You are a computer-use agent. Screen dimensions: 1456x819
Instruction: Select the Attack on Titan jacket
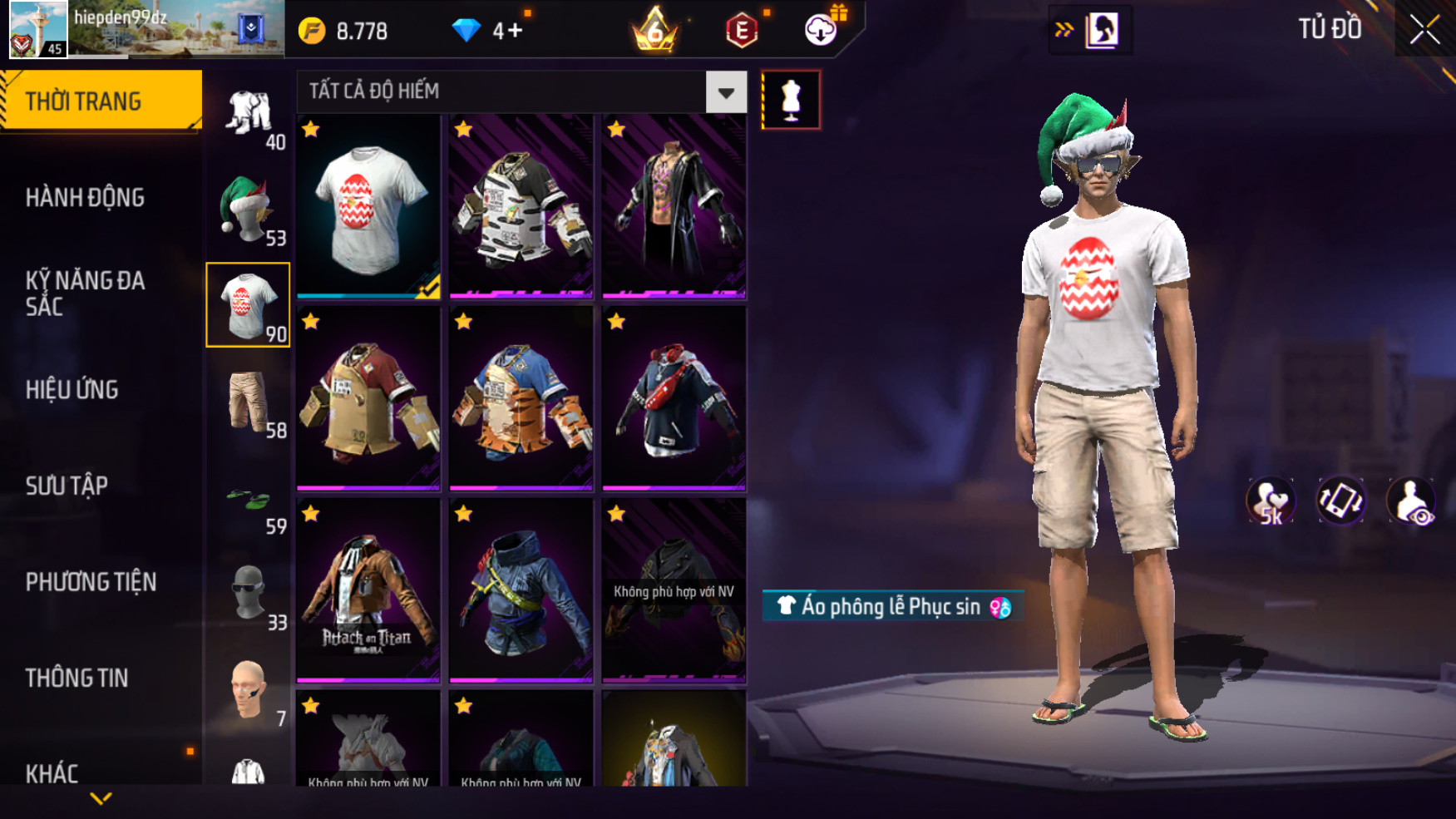pyautogui.click(x=368, y=590)
